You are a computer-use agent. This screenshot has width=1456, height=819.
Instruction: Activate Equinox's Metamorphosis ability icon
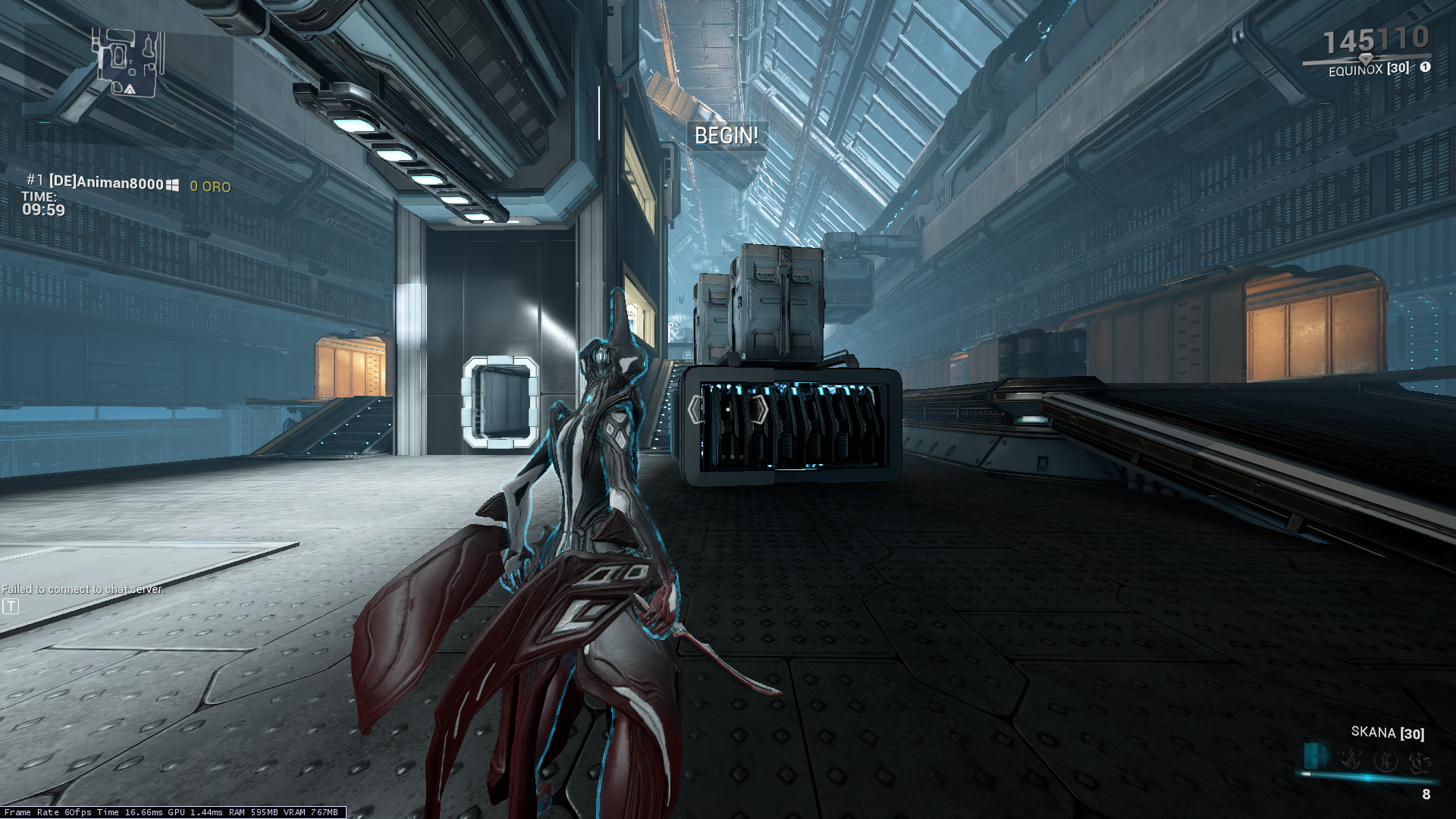pos(1316,756)
